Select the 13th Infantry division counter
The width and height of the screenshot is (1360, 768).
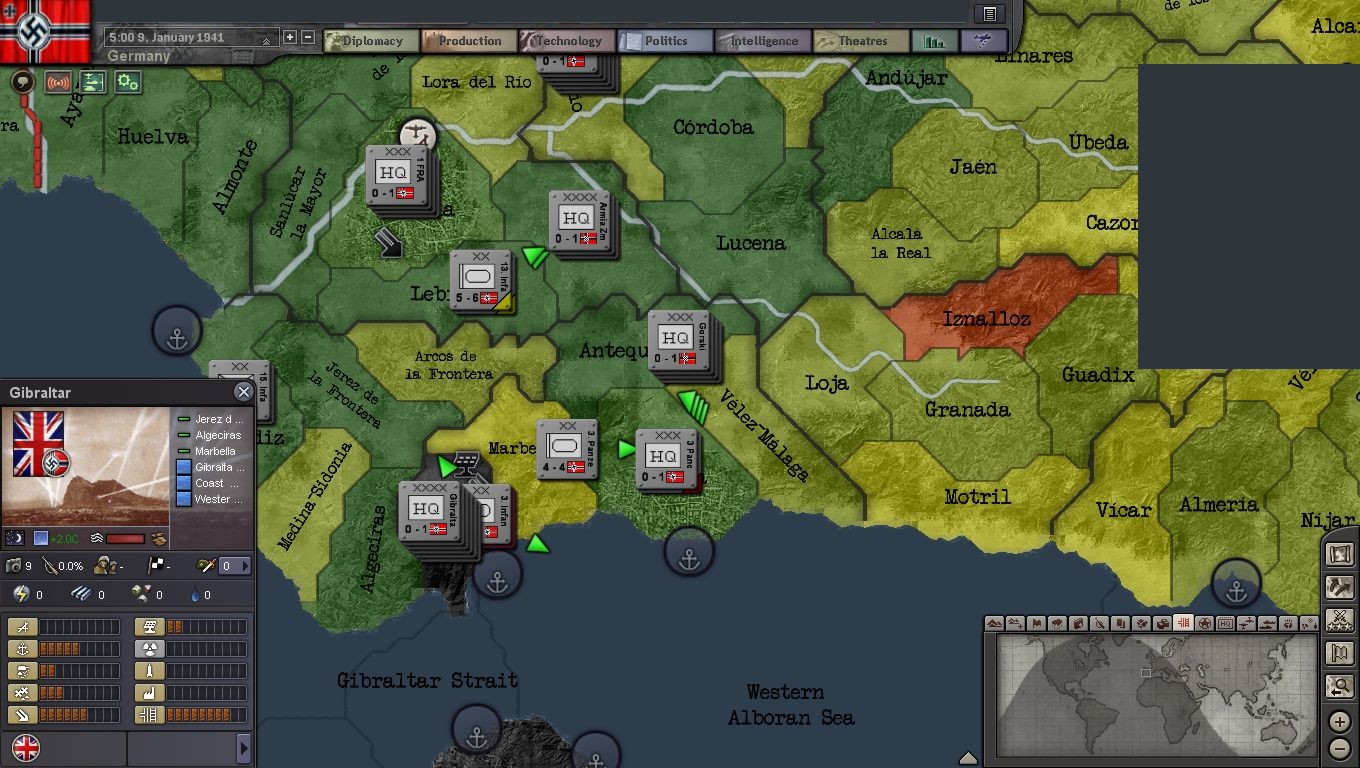coord(482,280)
